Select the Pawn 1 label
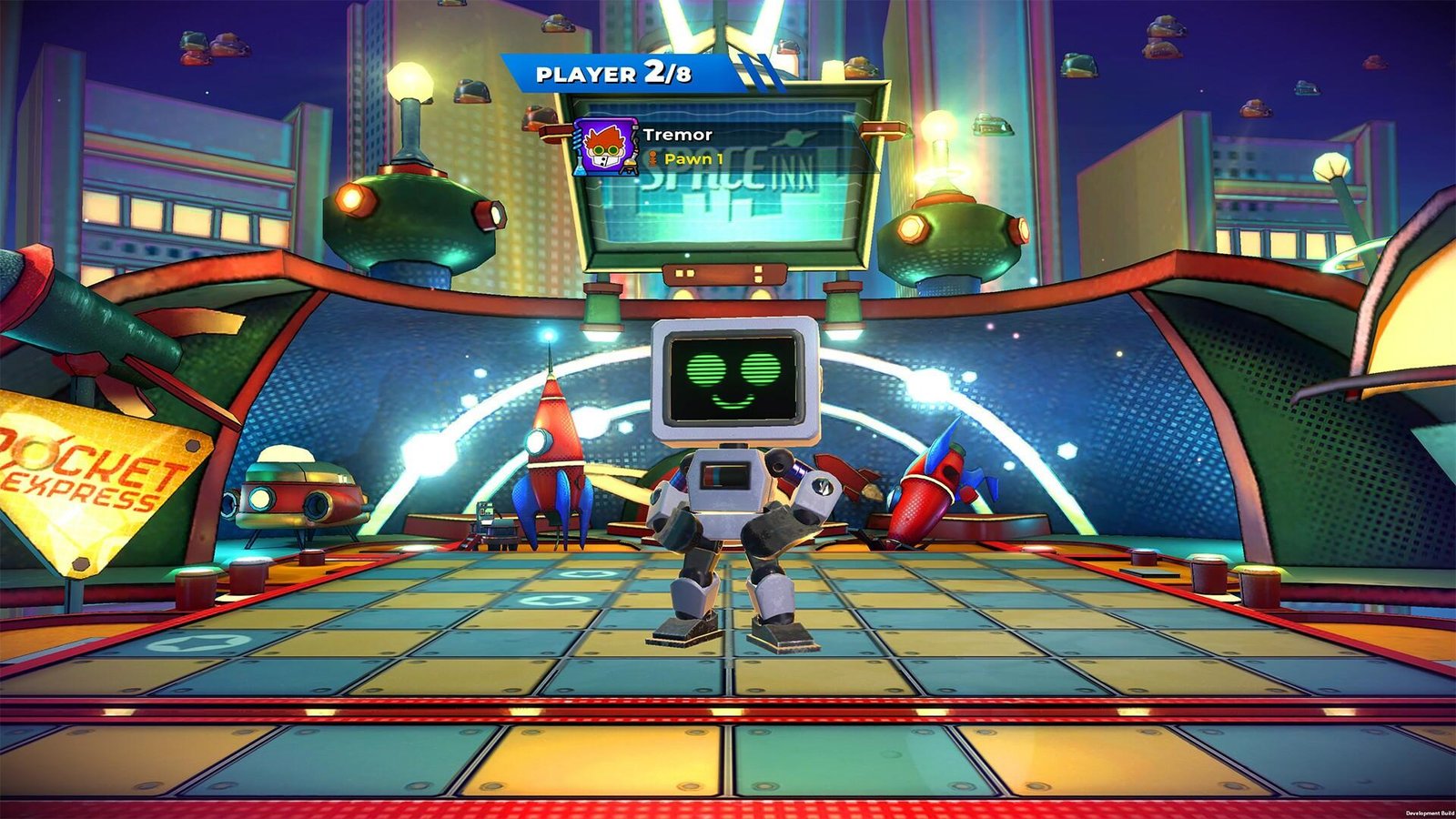The image size is (1456, 819). [693, 158]
